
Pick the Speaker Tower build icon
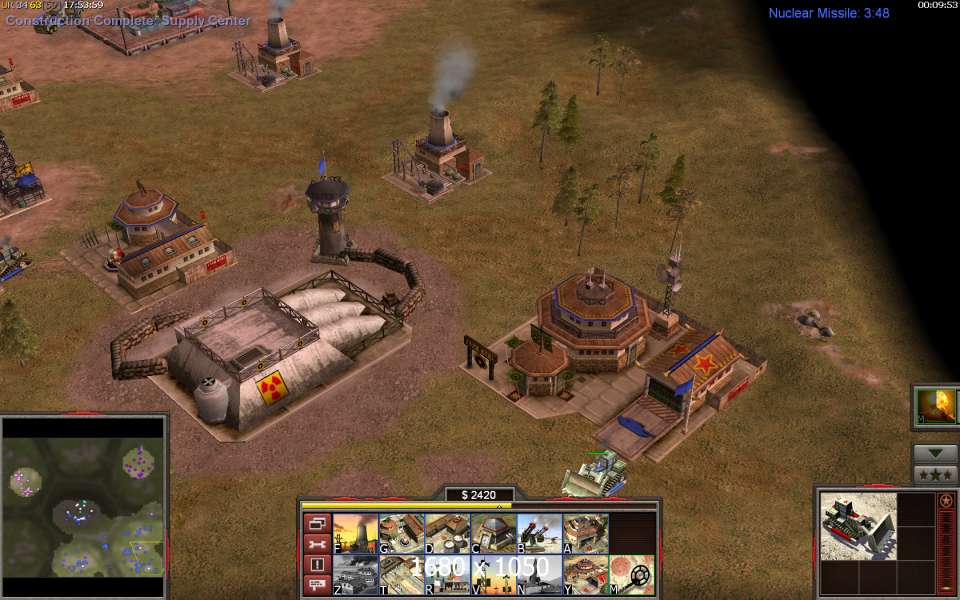494,575
